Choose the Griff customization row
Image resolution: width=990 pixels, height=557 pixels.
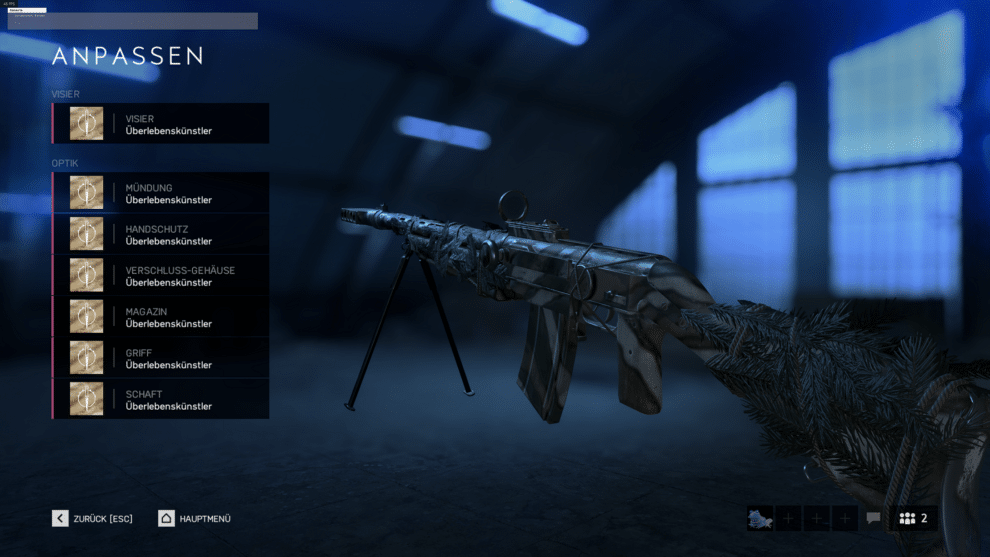coord(161,358)
